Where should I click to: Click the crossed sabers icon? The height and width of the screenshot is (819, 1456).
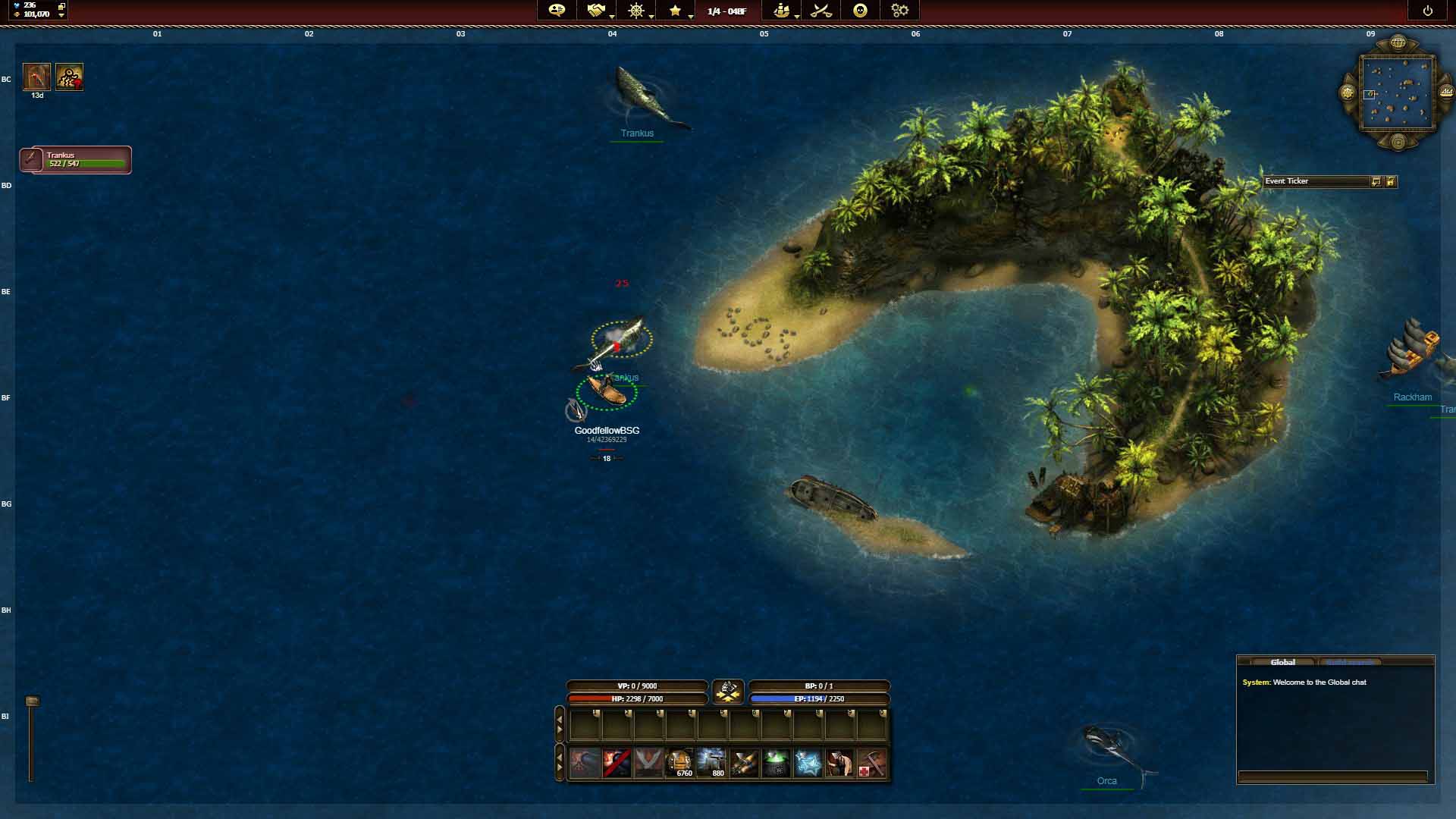[821, 11]
